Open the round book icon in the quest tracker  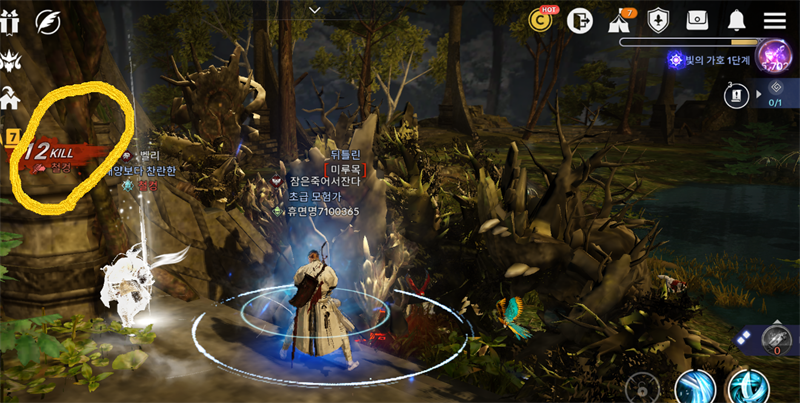pyautogui.click(x=736, y=95)
